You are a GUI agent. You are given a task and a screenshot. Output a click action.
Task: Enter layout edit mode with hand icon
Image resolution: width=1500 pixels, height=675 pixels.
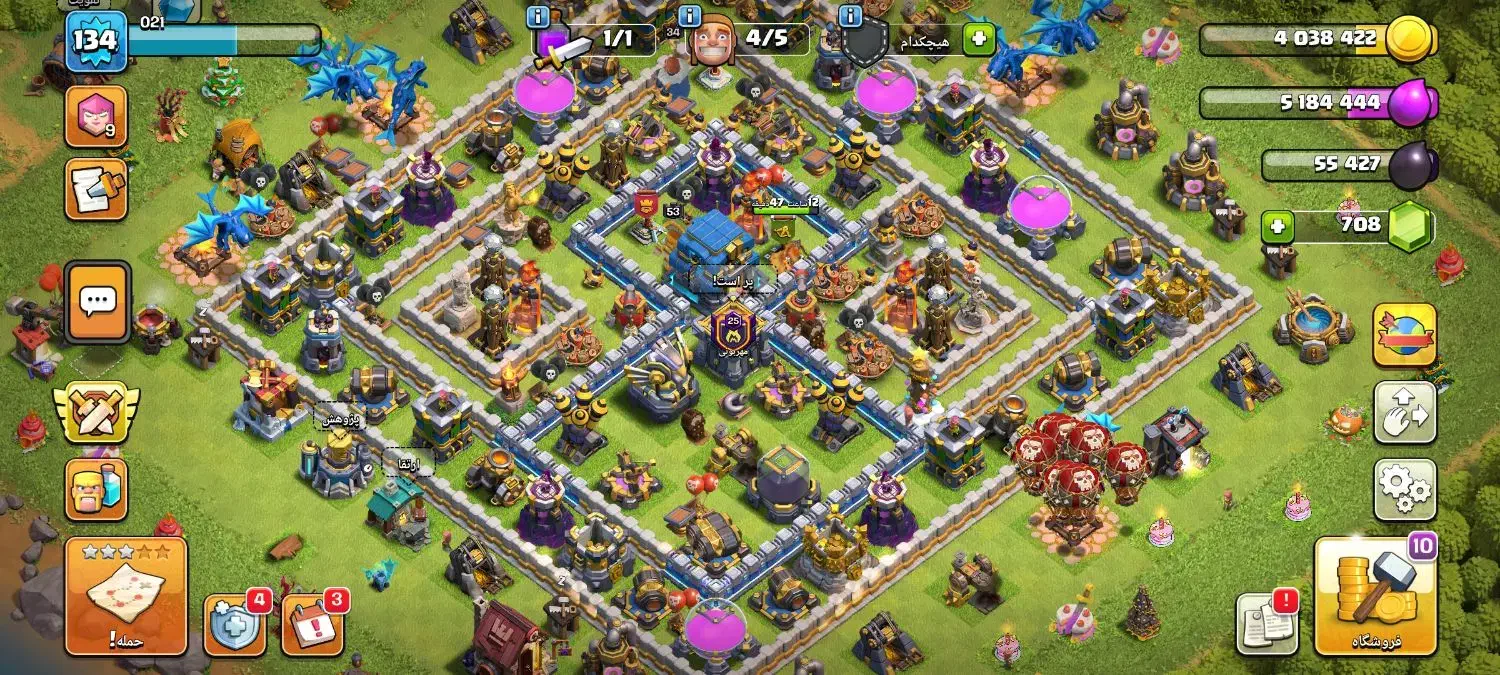[1404, 412]
